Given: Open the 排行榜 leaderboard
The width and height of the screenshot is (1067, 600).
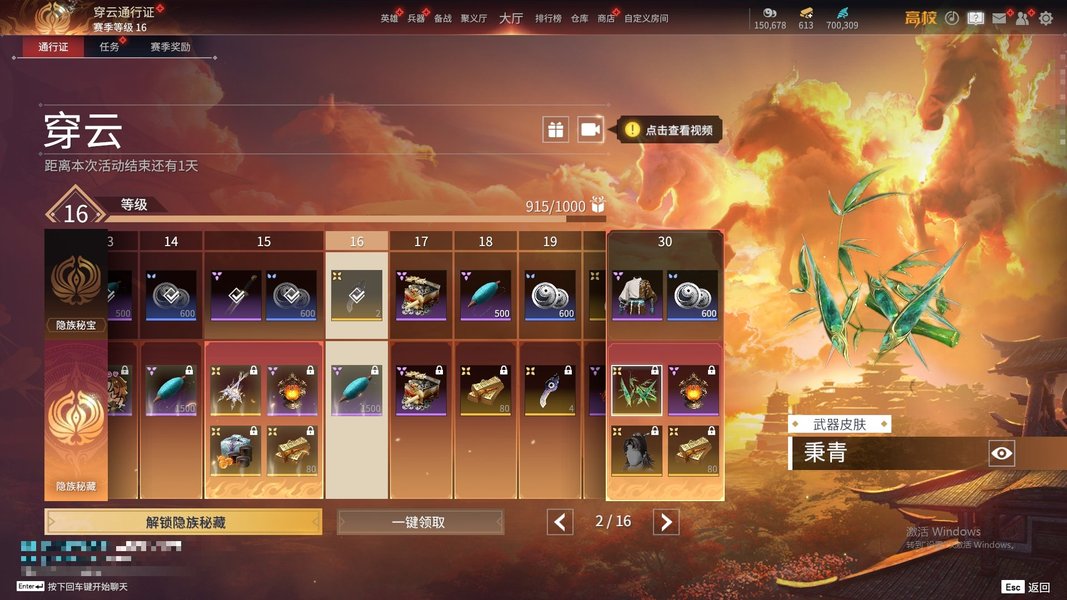Looking at the screenshot, I should [548, 19].
